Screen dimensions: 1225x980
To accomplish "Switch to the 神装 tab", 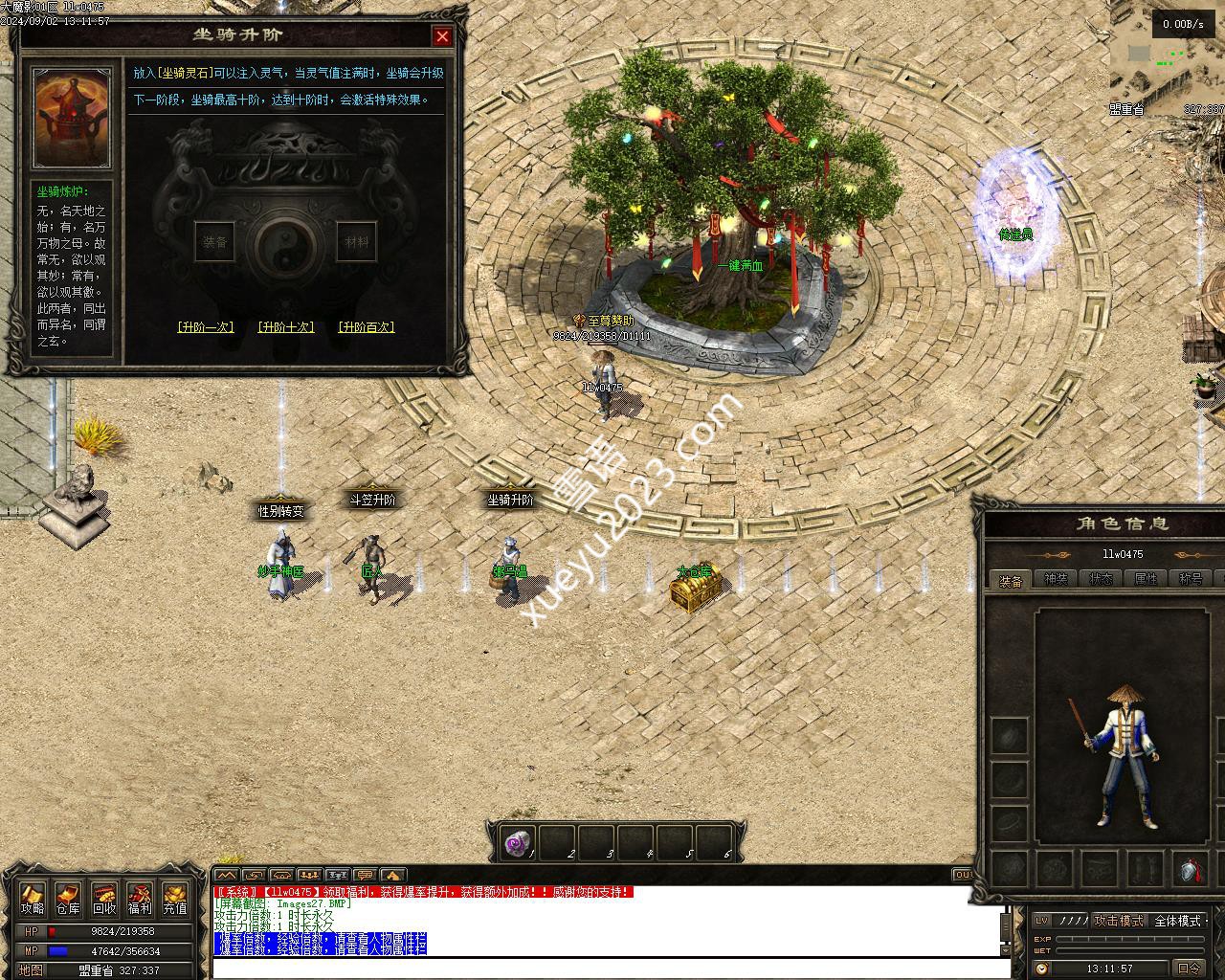I will point(1056,579).
